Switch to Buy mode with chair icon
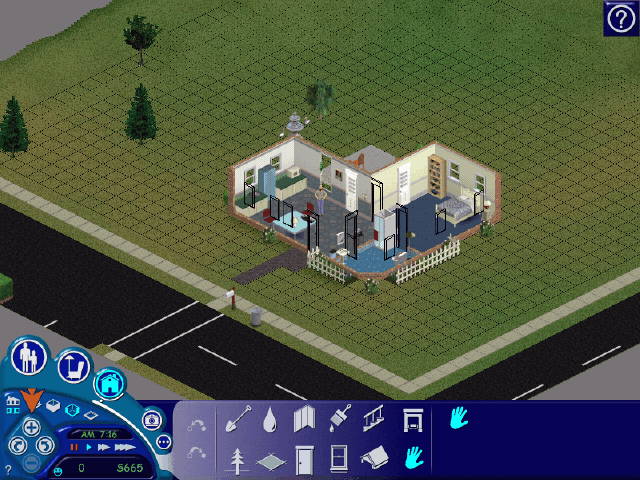The image size is (640, 480). tap(72, 366)
